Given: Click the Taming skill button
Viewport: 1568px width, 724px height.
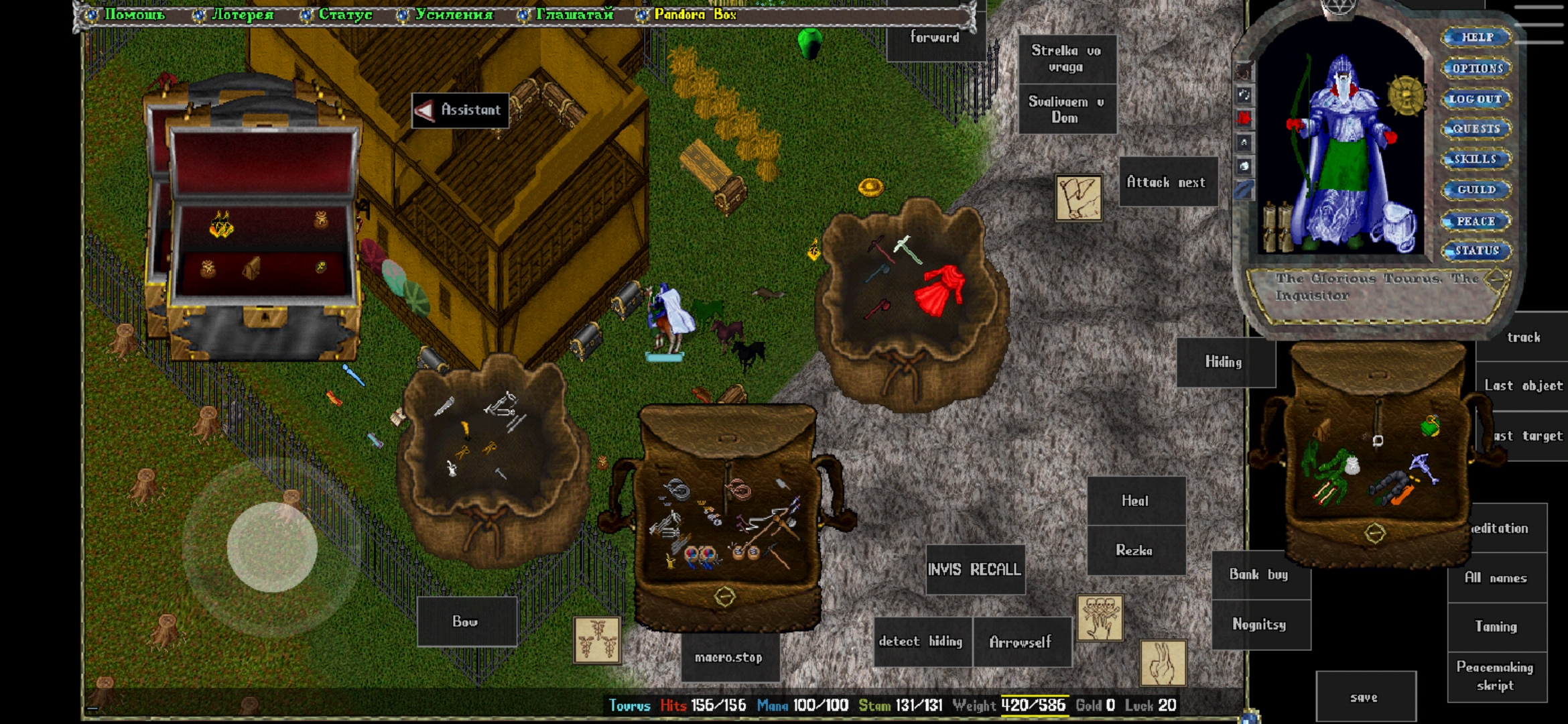Looking at the screenshot, I should (1496, 626).
